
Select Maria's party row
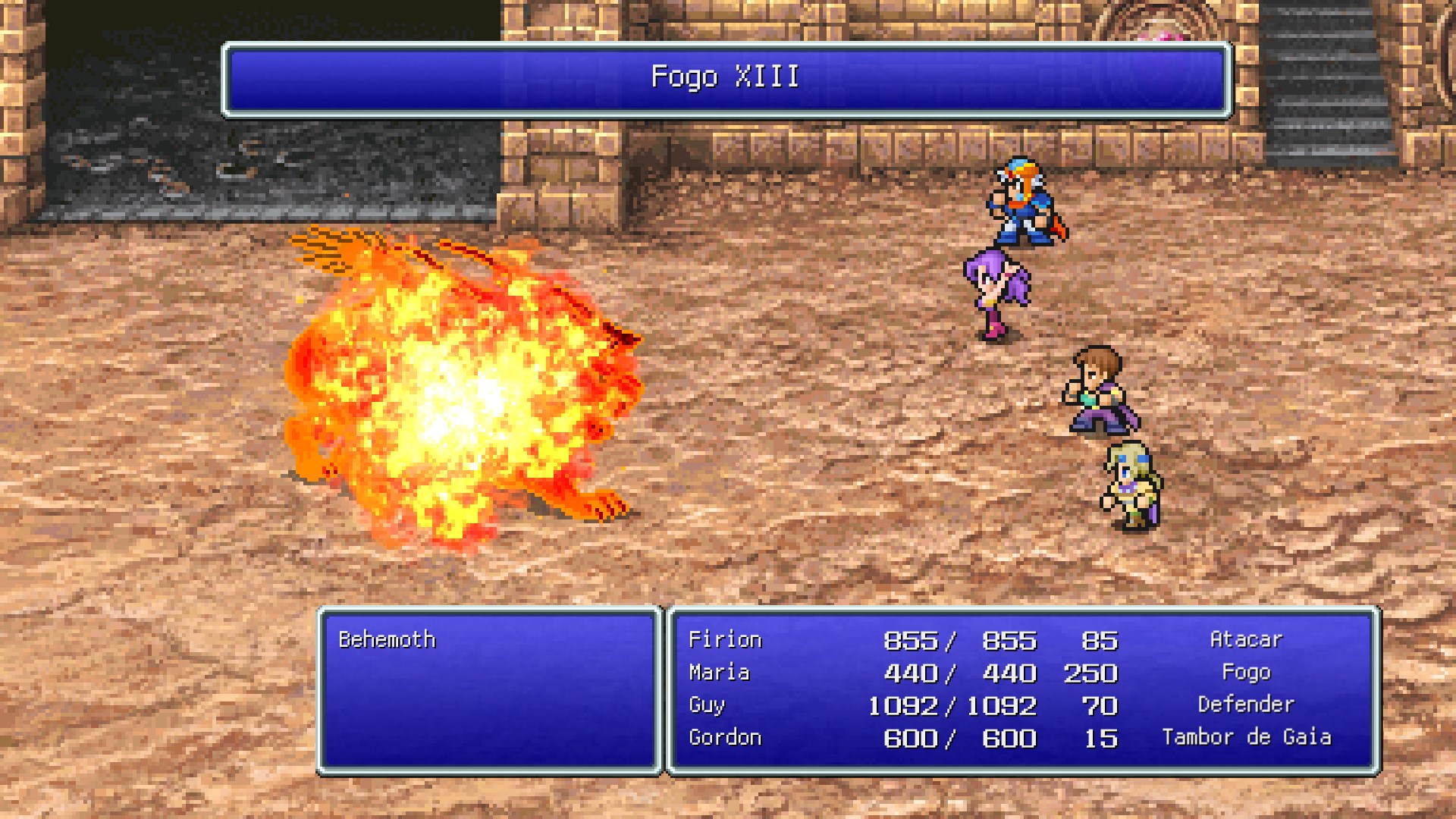coord(719,673)
